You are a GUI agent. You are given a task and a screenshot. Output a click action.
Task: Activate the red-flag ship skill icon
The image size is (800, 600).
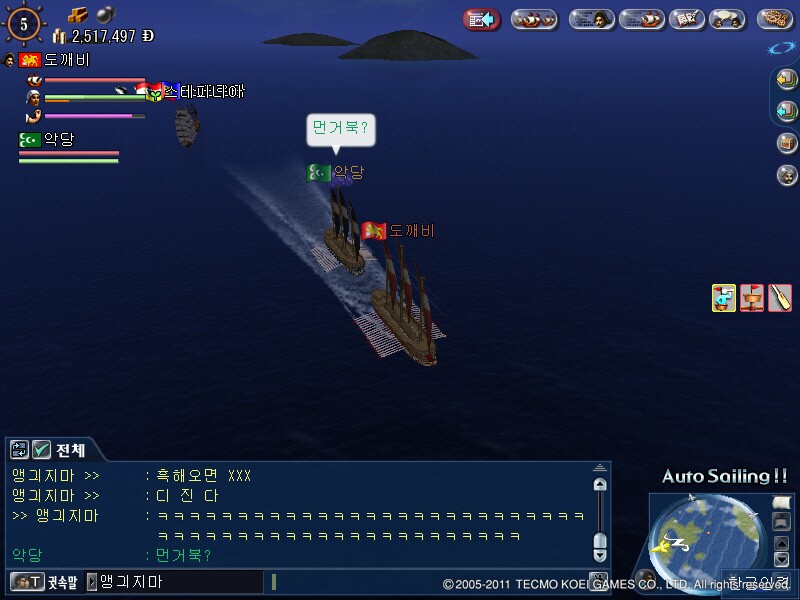752,298
